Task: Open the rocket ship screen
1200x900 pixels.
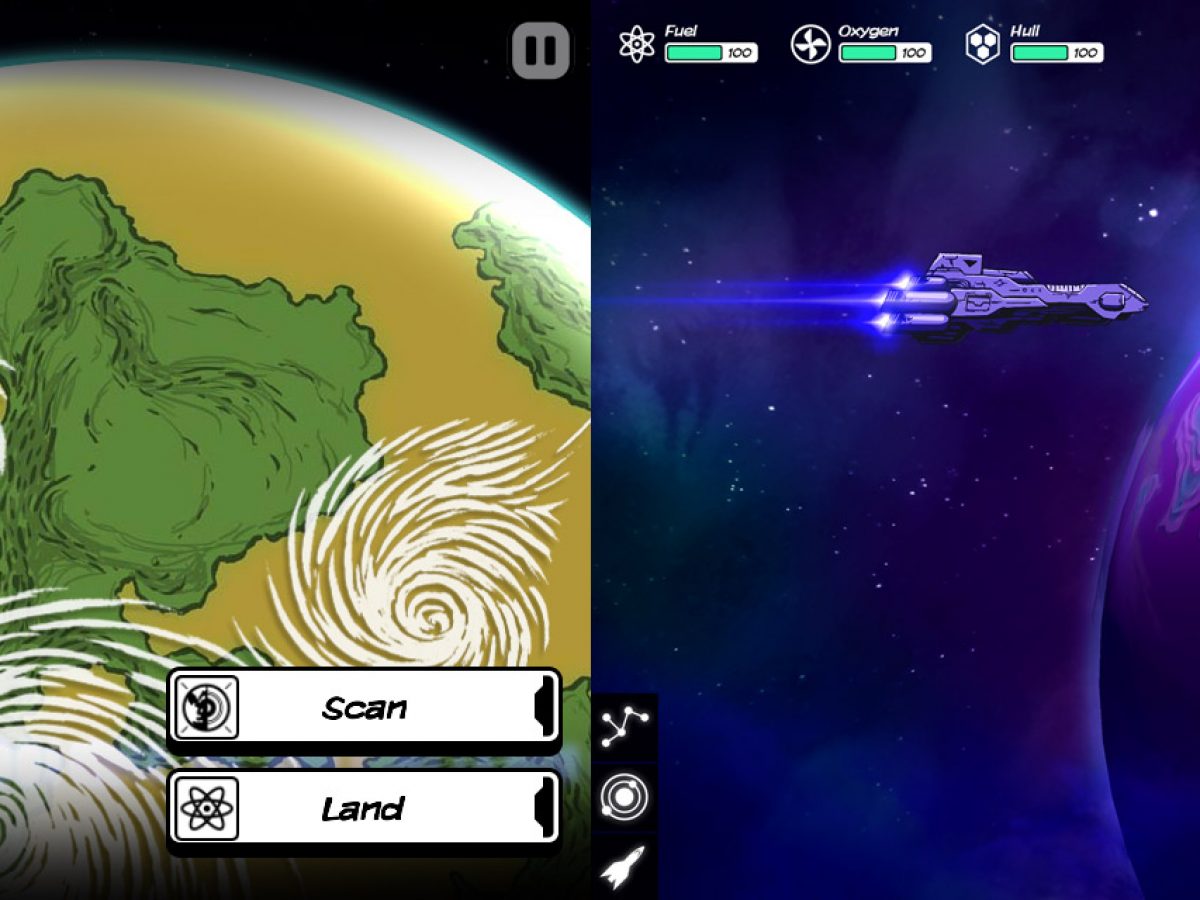Action: [x=625, y=866]
